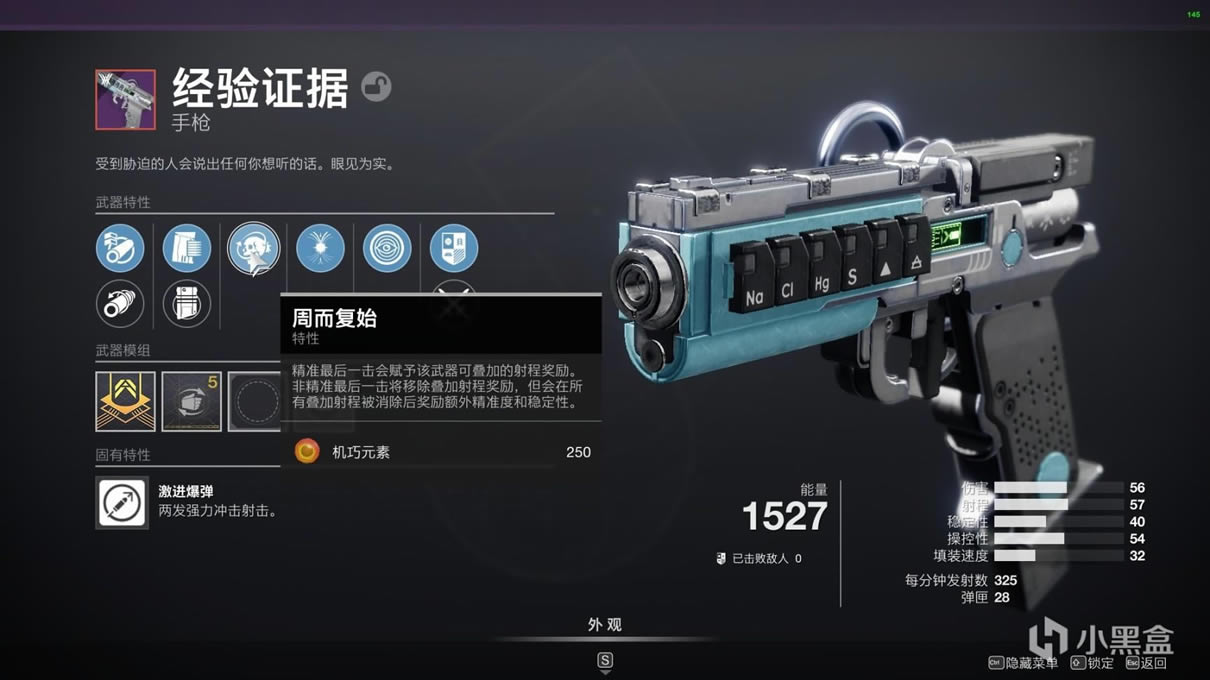Viewport: 1210px width, 680px height.
Task: Open the weapon mod slot marked 5
Action: pyautogui.click(x=191, y=401)
